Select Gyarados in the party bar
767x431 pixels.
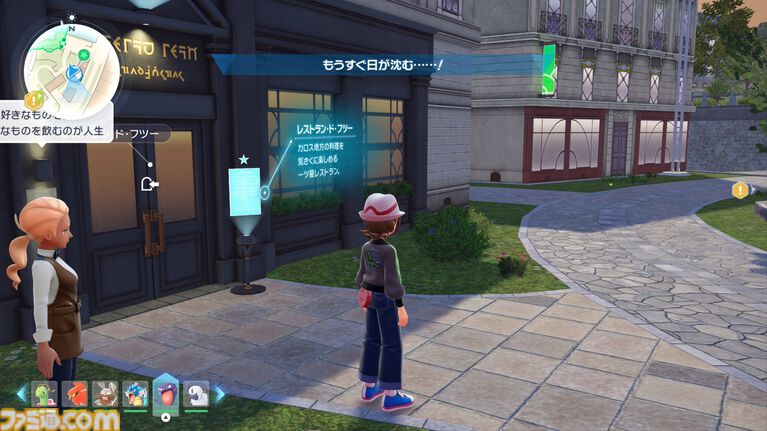click(x=134, y=394)
